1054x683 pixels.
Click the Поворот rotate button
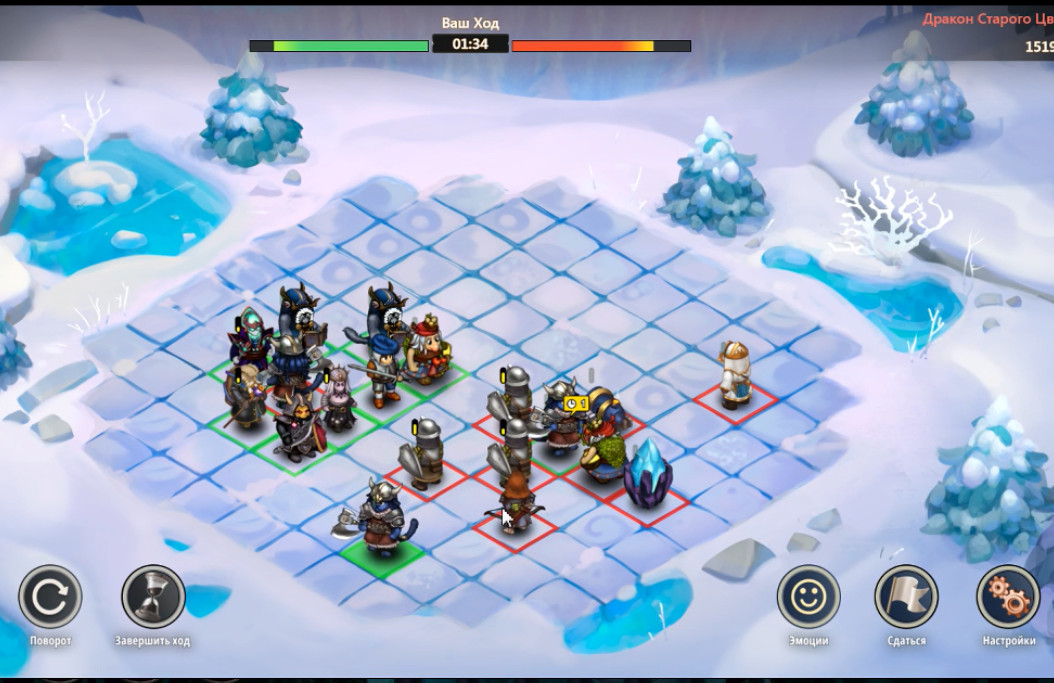click(x=50, y=597)
